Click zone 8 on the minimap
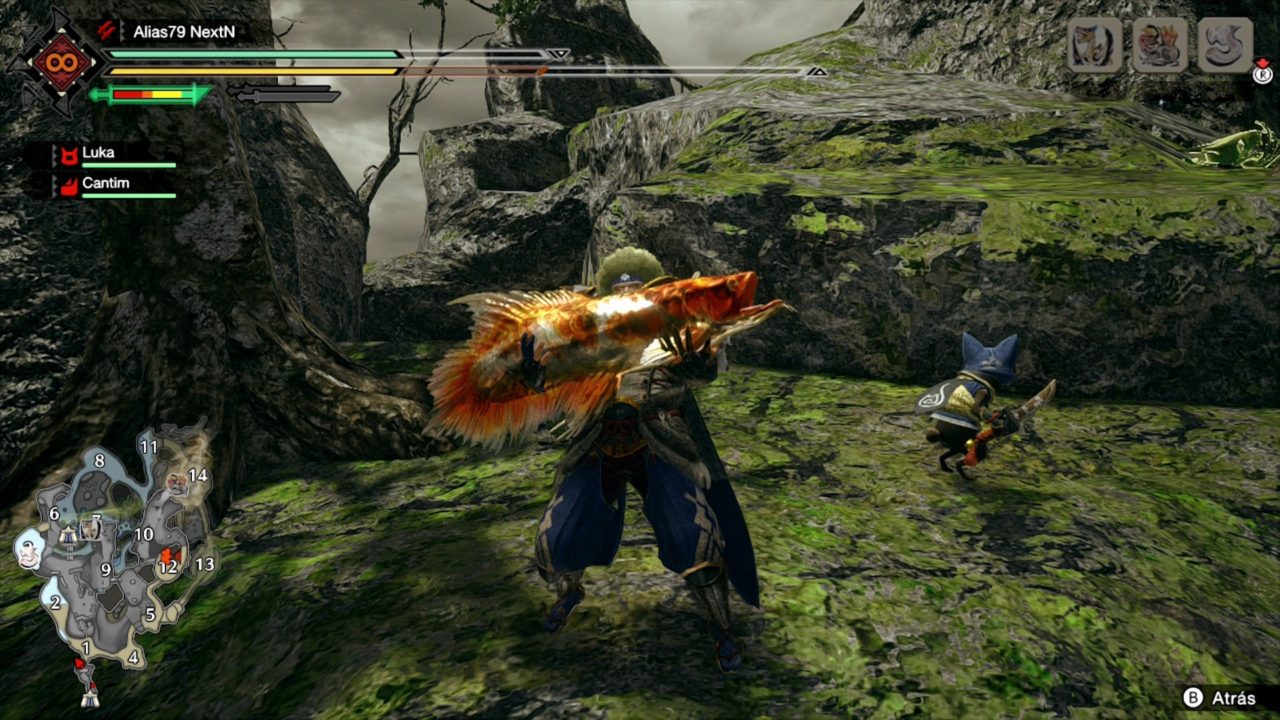The height and width of the screenshot is (720, 1280). coord(98,461)
